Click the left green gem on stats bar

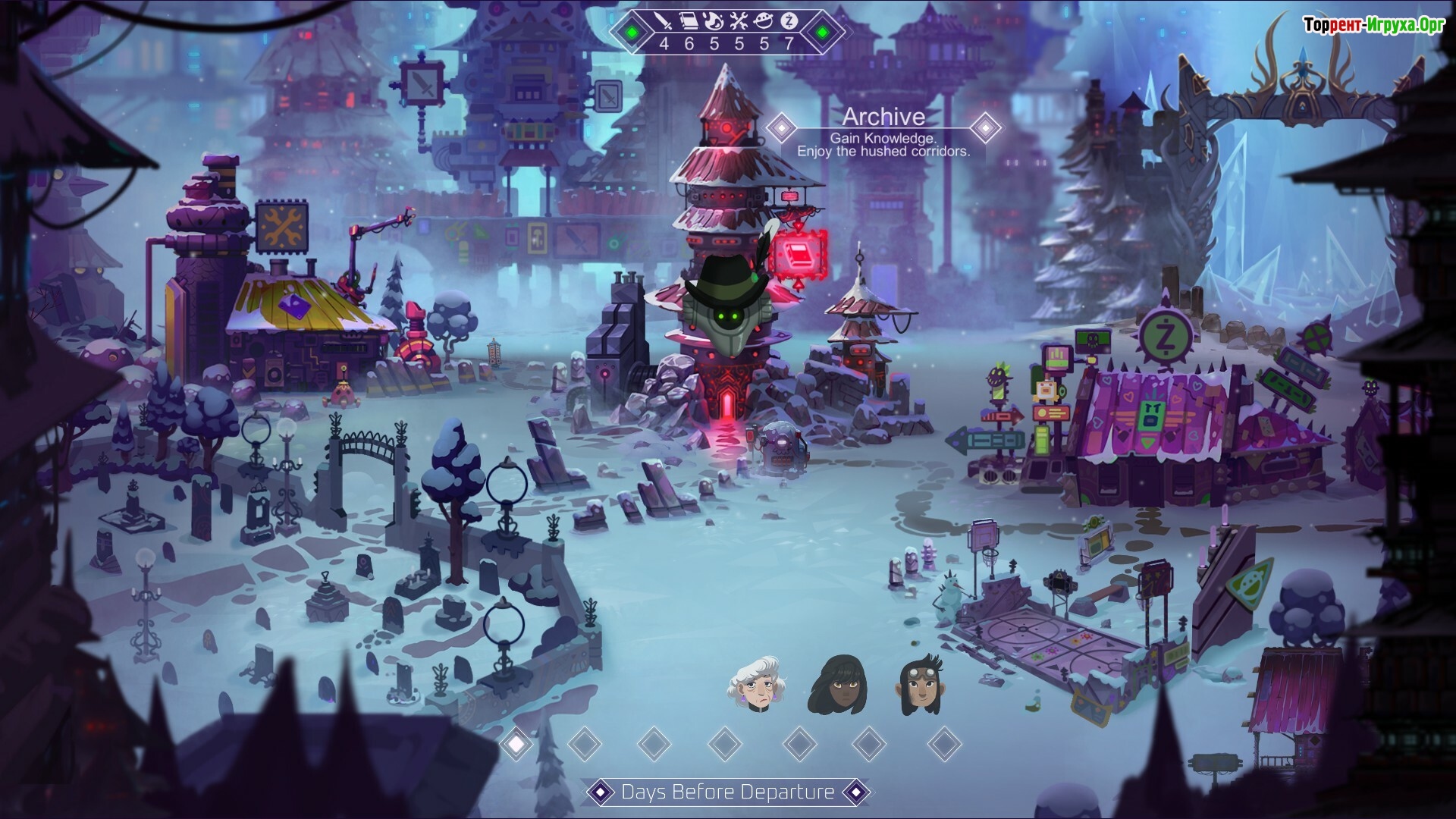pos(632,33)
